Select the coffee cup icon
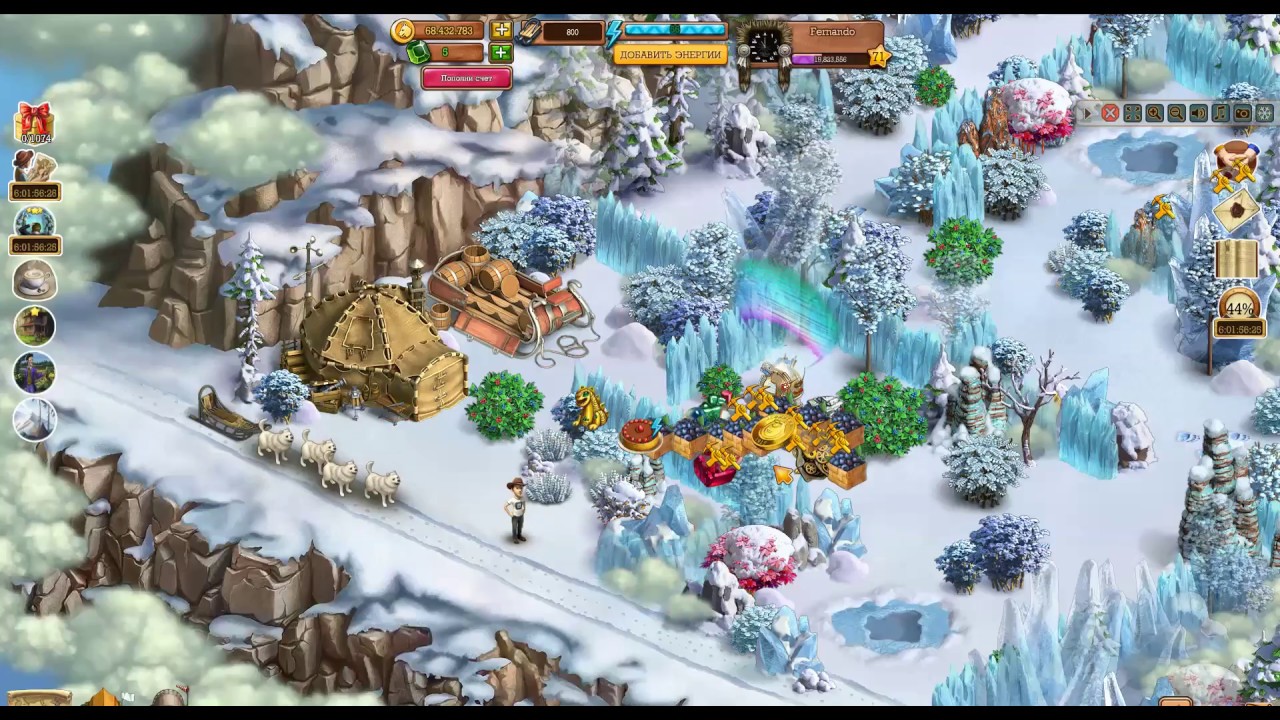This screenshot has height=720, width=1280. click(x=34, y=280)
